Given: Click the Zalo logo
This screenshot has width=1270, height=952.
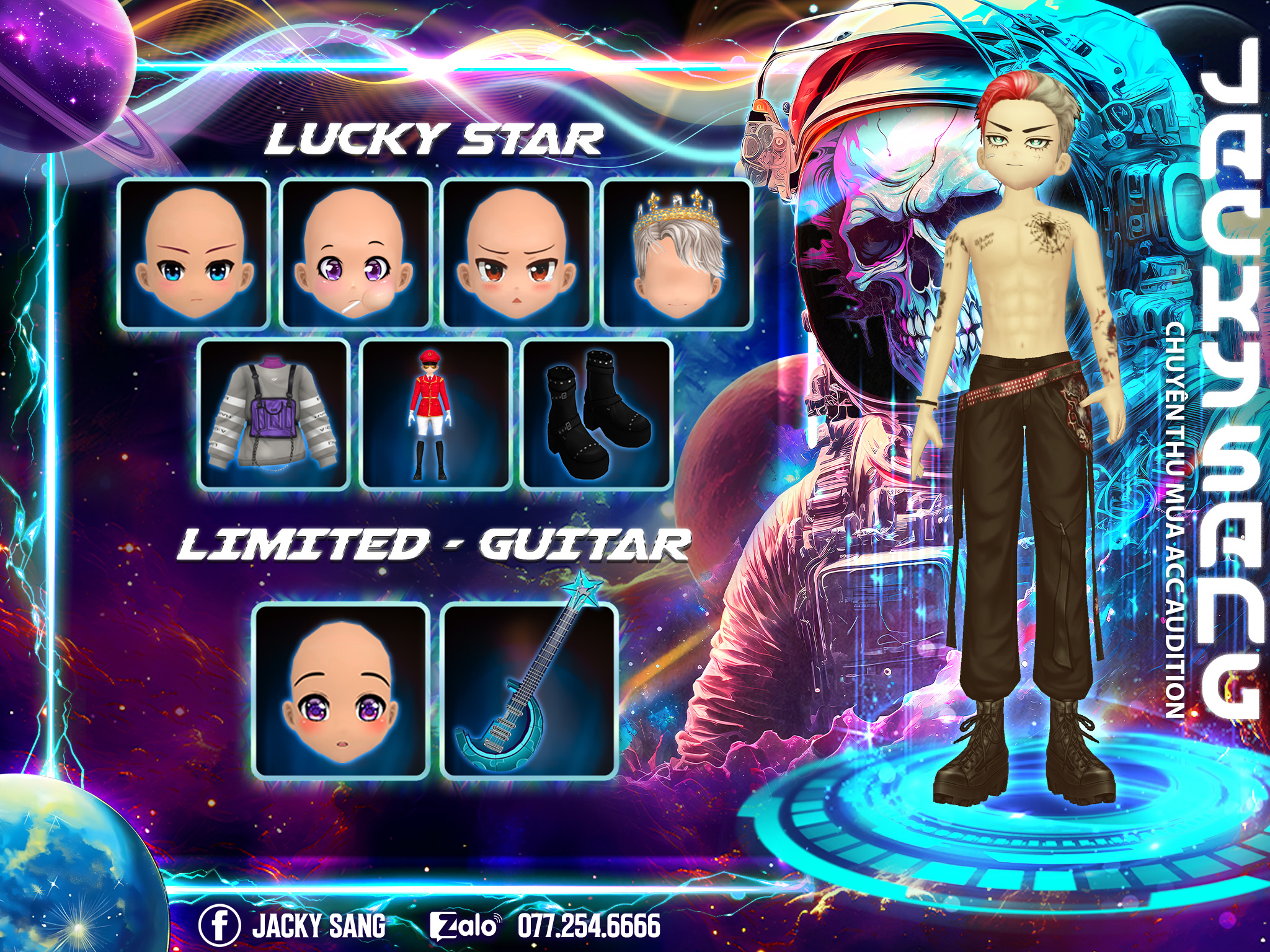Looking at the screenshot, I should (465, 926).
